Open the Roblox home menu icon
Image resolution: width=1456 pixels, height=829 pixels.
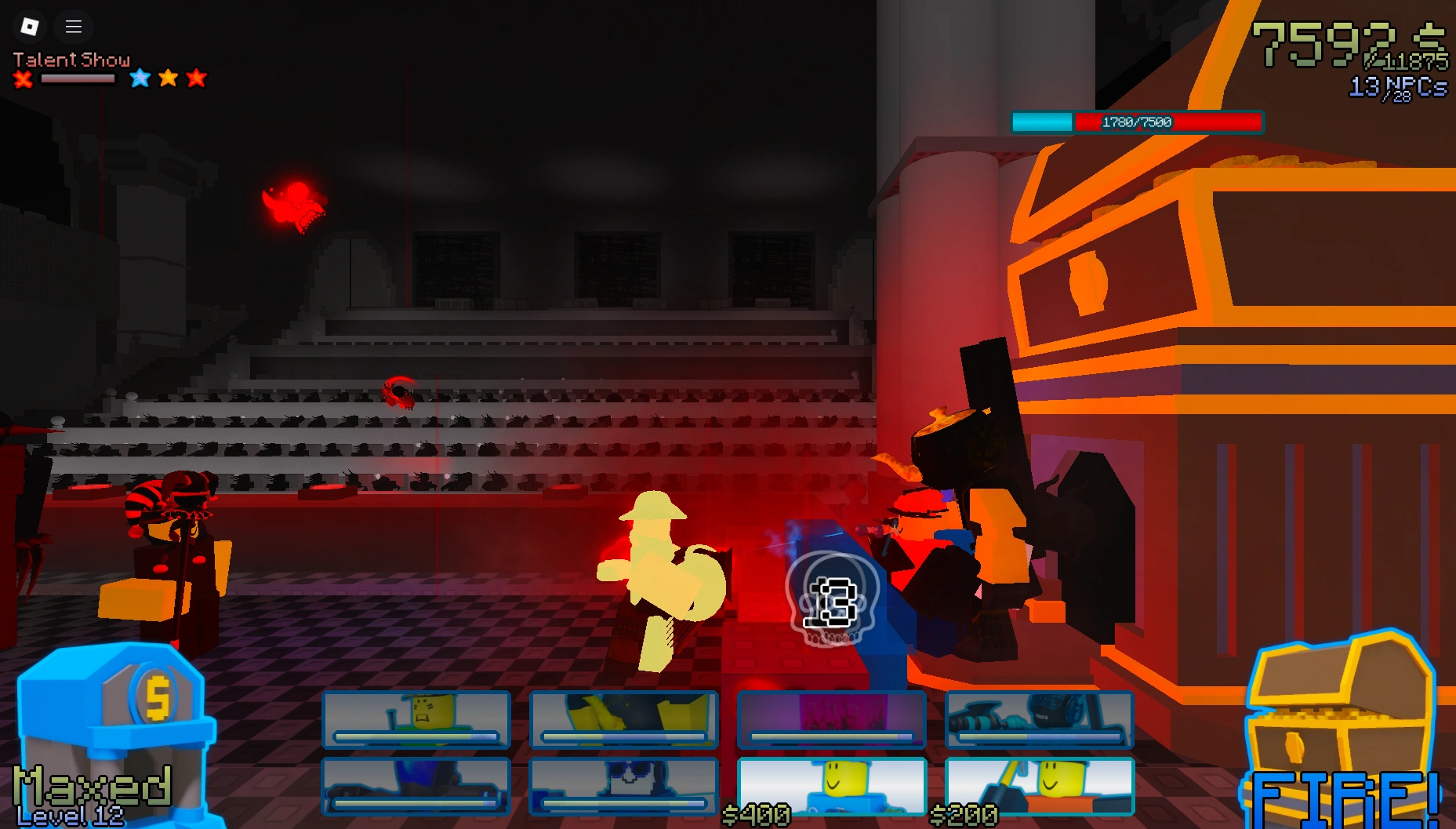pos(29,26)
